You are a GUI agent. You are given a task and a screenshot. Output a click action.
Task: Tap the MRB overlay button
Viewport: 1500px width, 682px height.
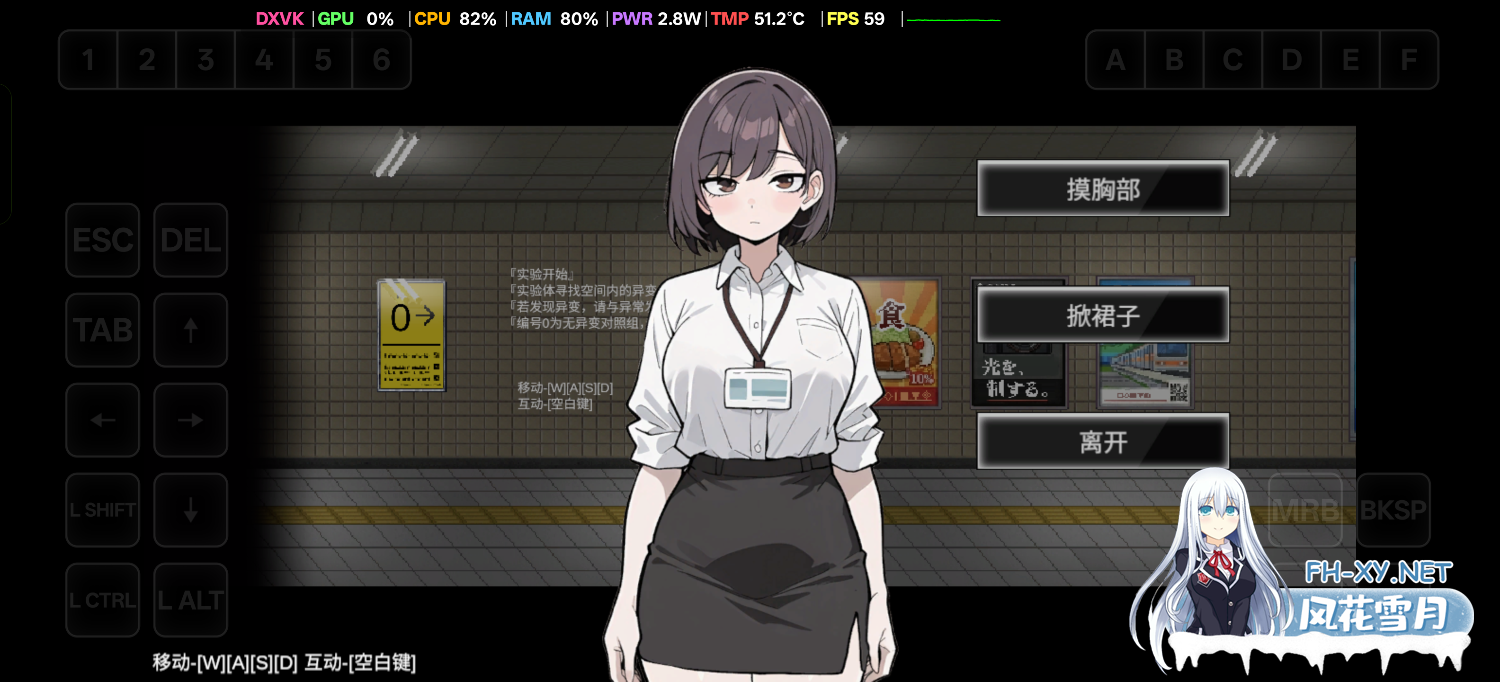(1305, 510)
